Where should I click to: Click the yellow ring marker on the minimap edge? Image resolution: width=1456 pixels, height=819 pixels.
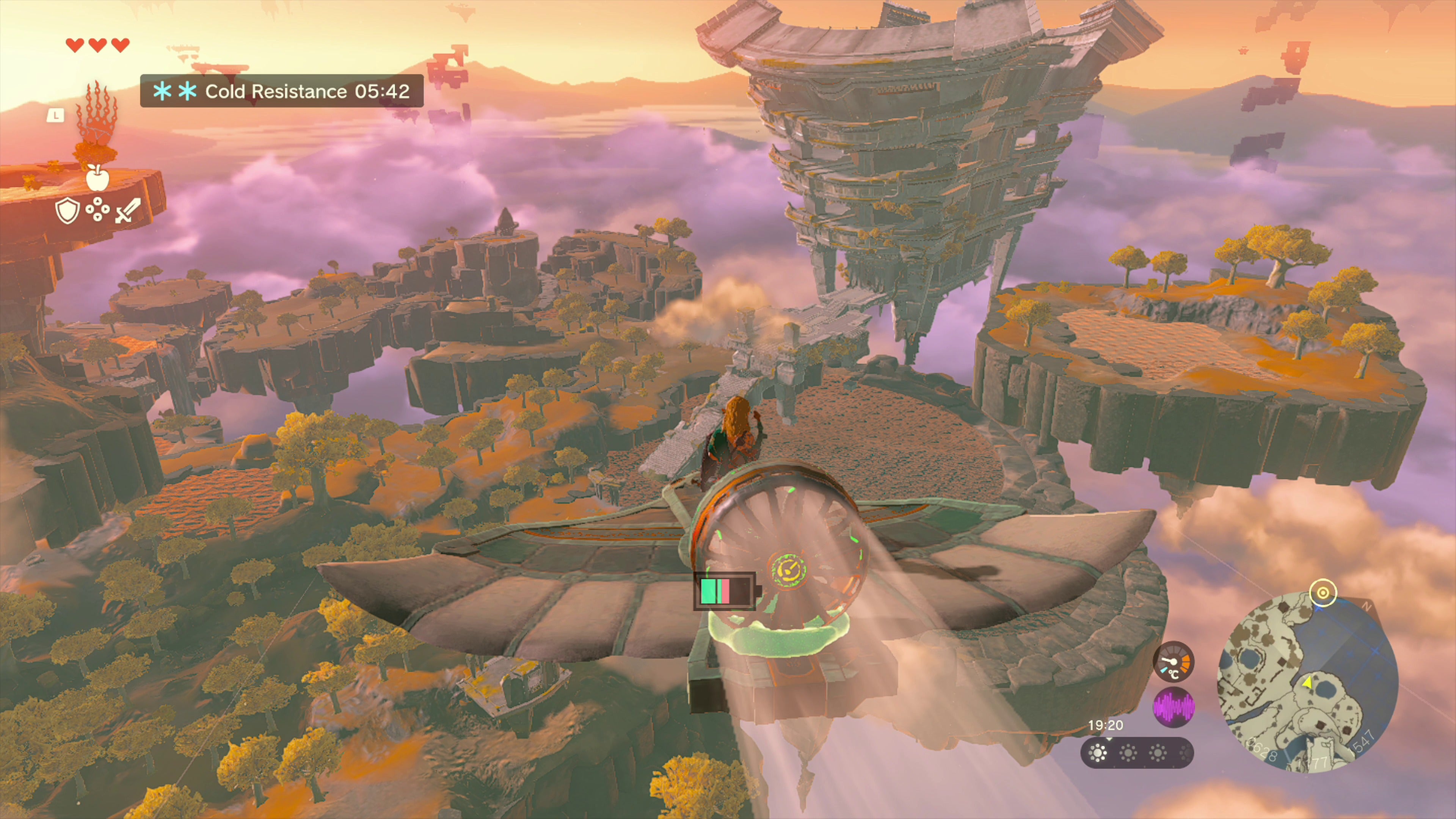(x=1323, y=593)
